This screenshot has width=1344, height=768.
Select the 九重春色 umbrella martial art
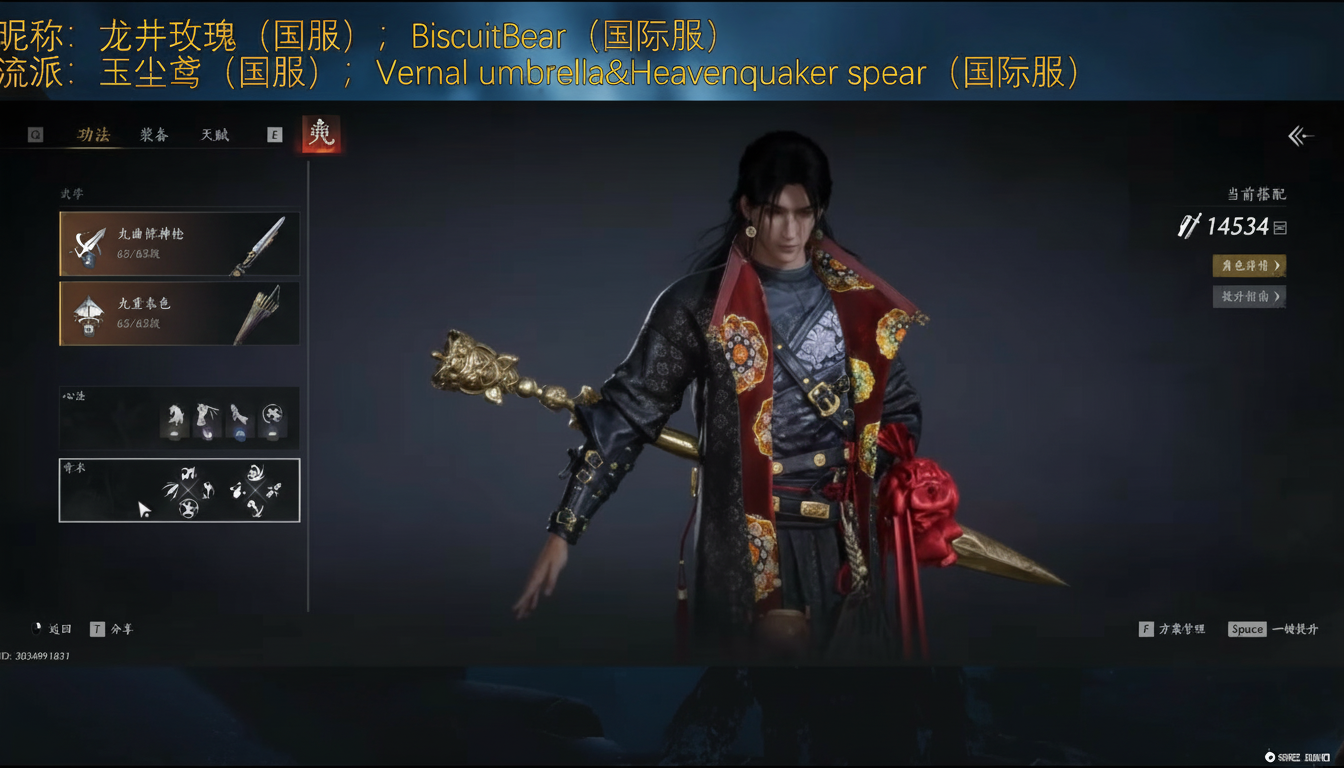(179, 312)
